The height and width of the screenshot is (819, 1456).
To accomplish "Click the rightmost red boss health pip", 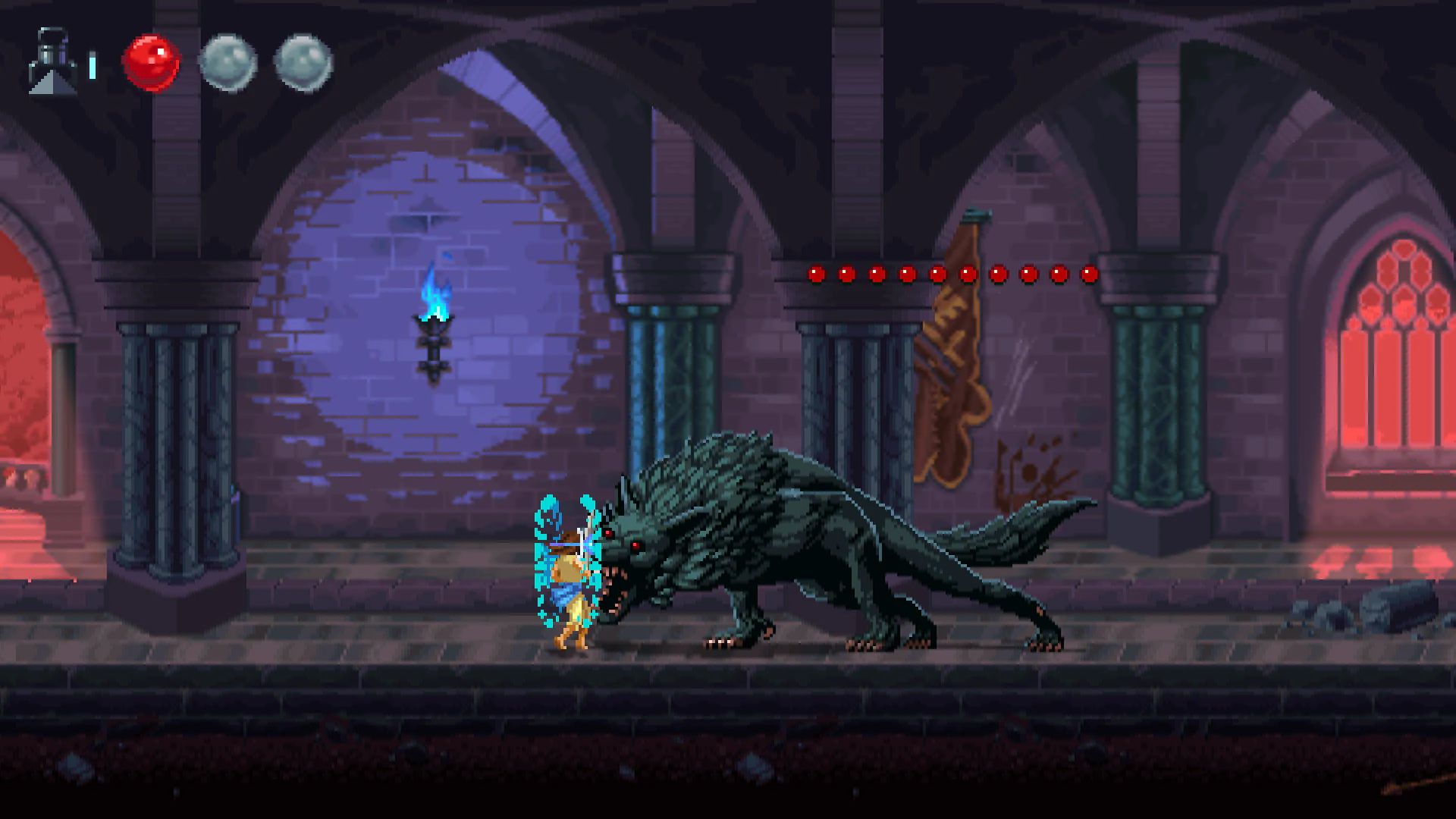I will [1087, 275].
